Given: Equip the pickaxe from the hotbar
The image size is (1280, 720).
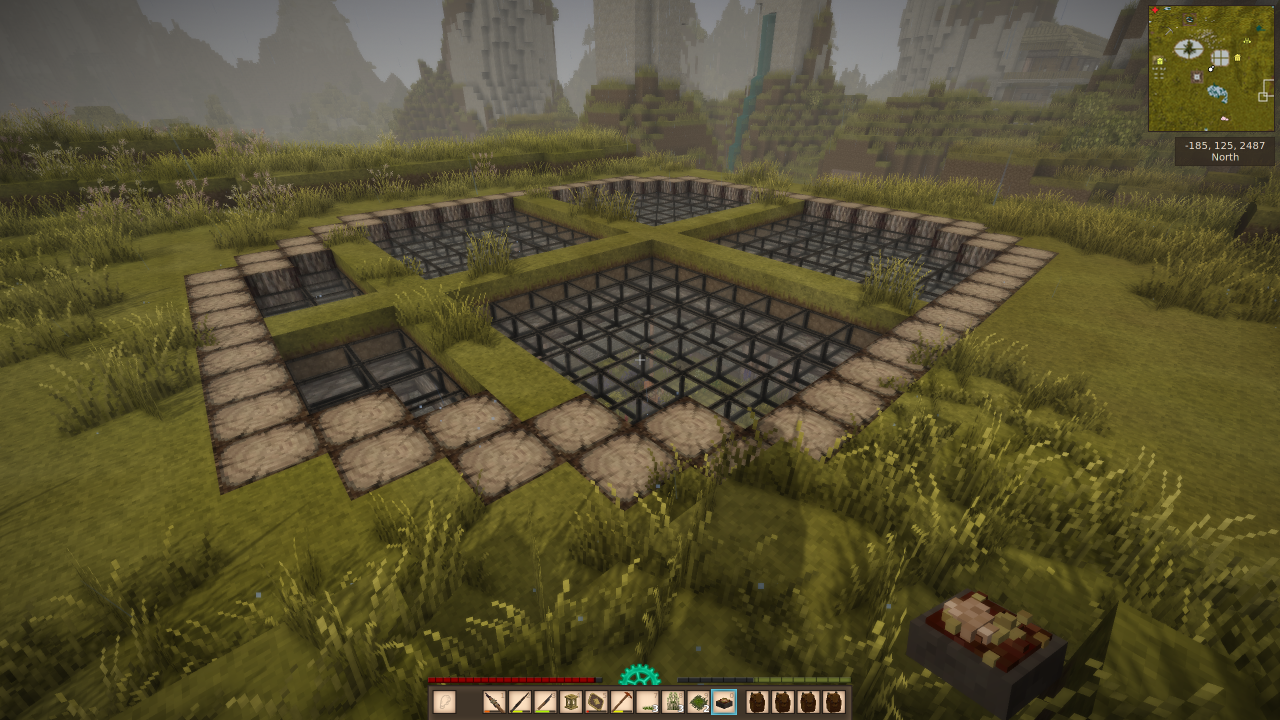Looking at the screenshot, I should click(622, 702).
